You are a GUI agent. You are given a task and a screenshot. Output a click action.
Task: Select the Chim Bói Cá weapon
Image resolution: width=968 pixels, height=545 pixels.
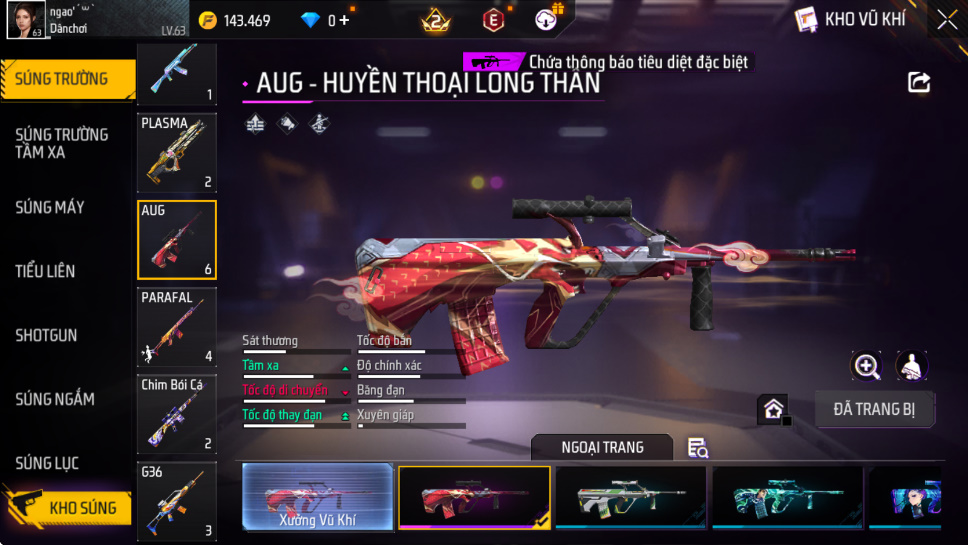tap(177, 414)
